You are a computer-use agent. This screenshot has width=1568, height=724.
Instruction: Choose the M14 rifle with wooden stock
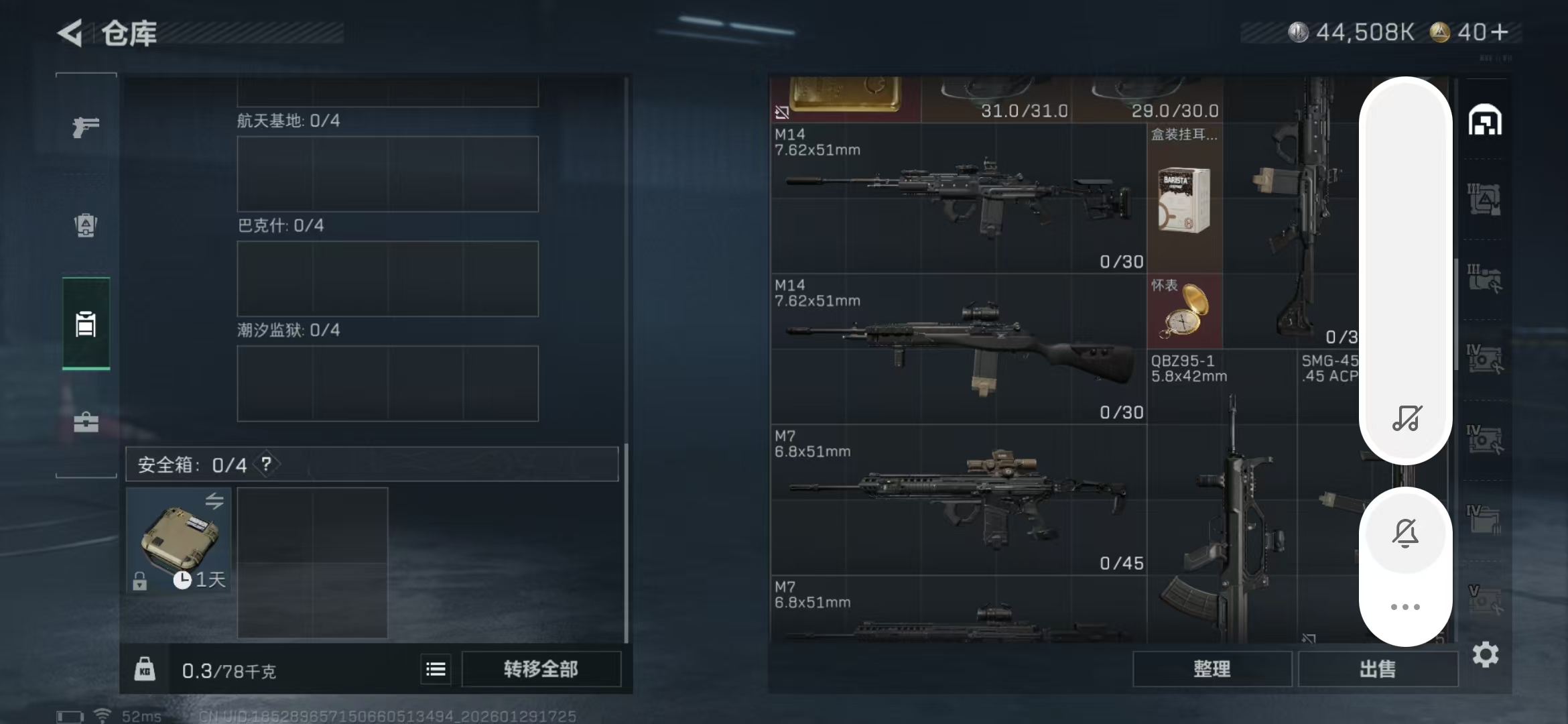click(958, 349)
